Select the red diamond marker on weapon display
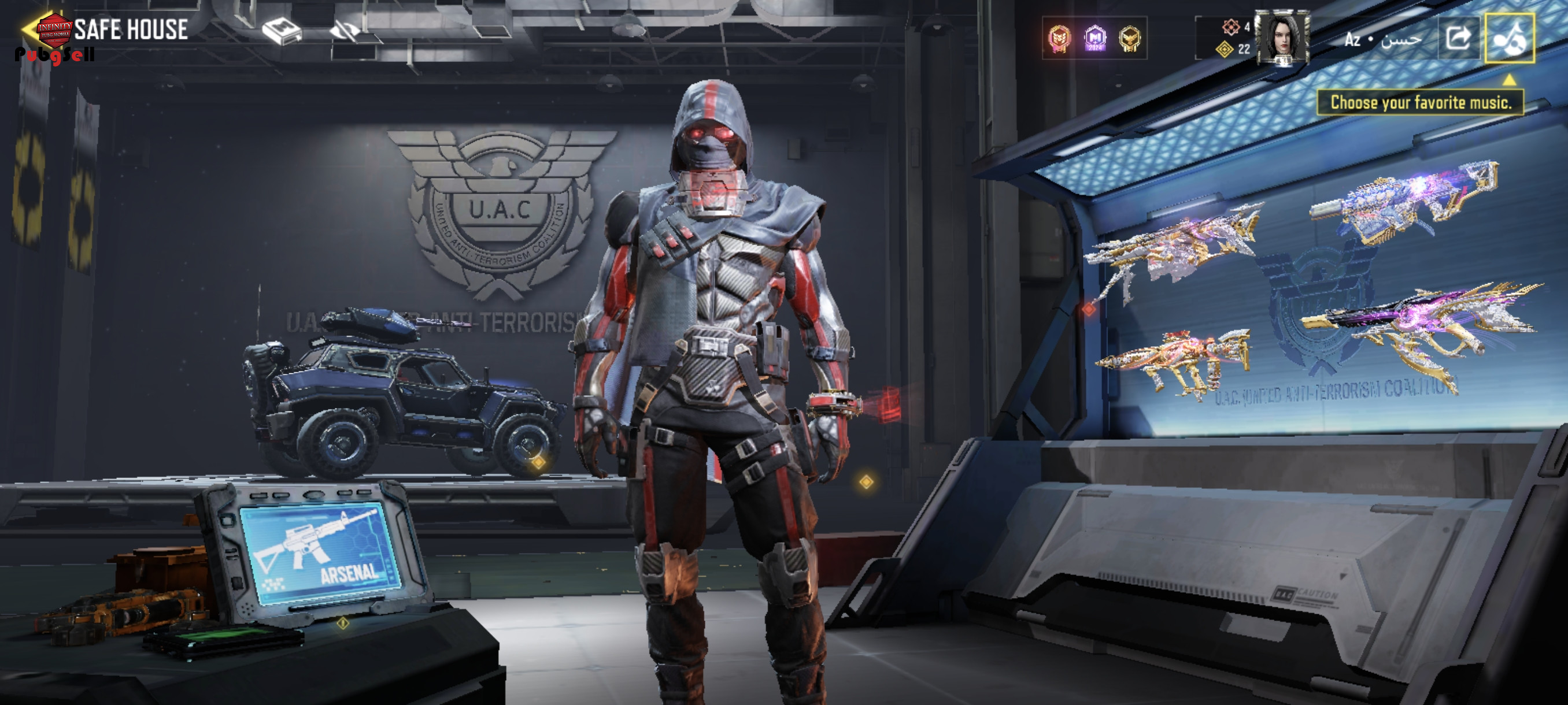Viewport: 1568px width, 705px height. (1089, 309)
